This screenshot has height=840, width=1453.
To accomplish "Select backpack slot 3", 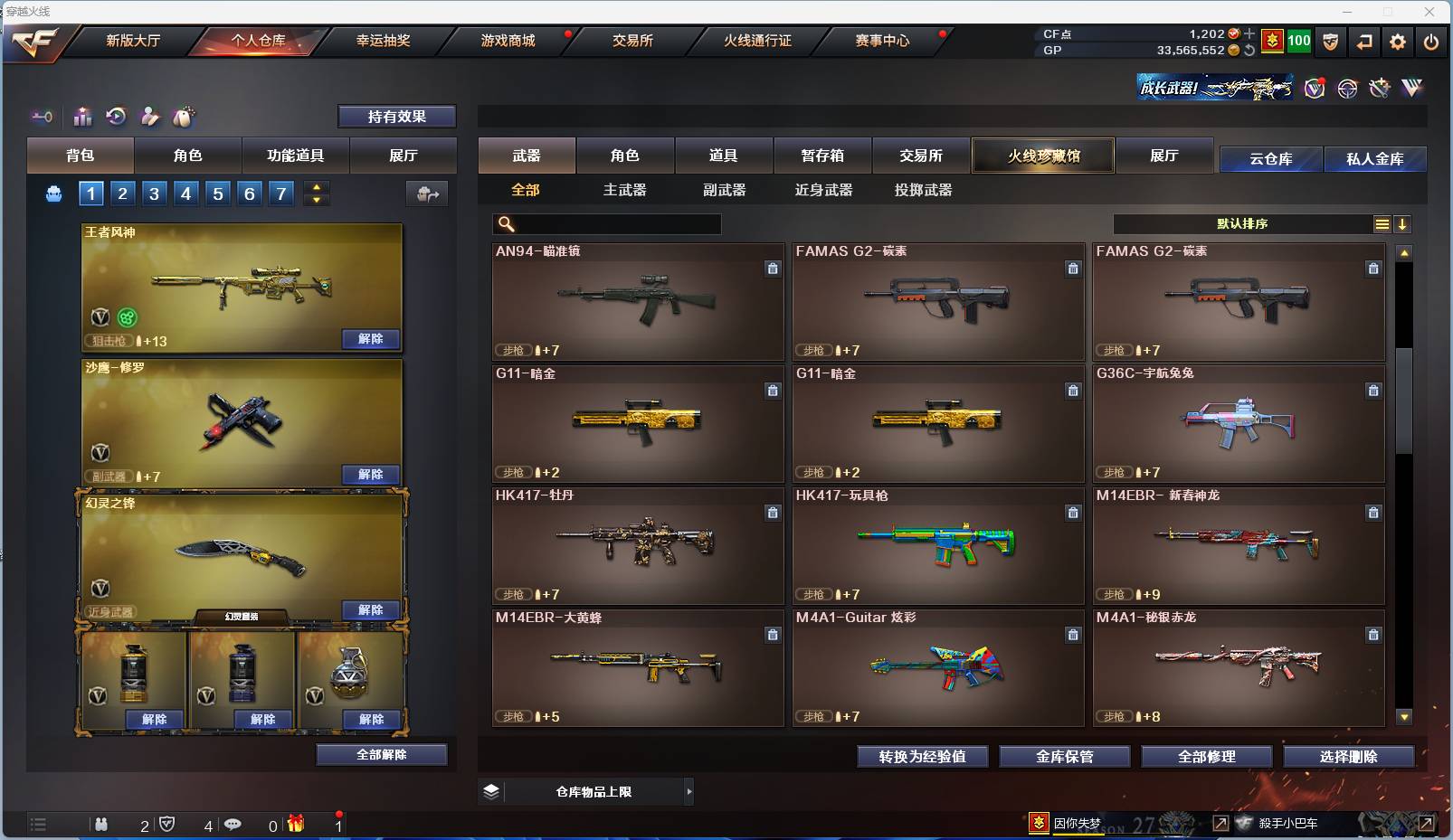I will (x=153, y=193).
